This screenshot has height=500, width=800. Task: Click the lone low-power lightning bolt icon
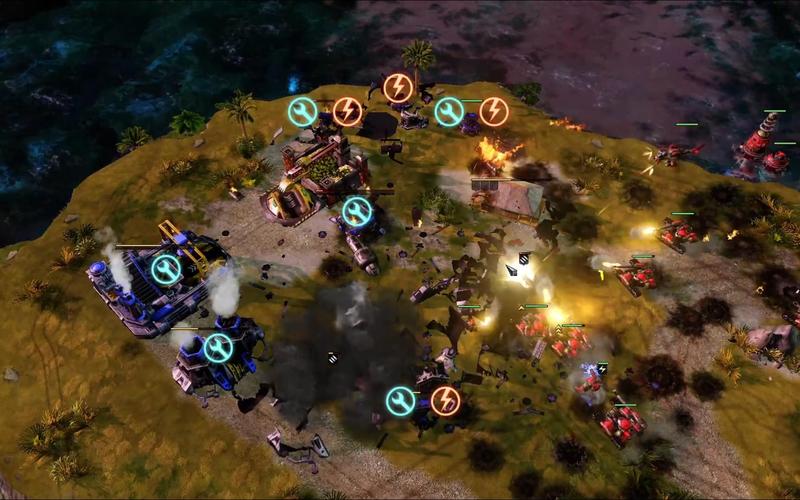click(398, 87)
